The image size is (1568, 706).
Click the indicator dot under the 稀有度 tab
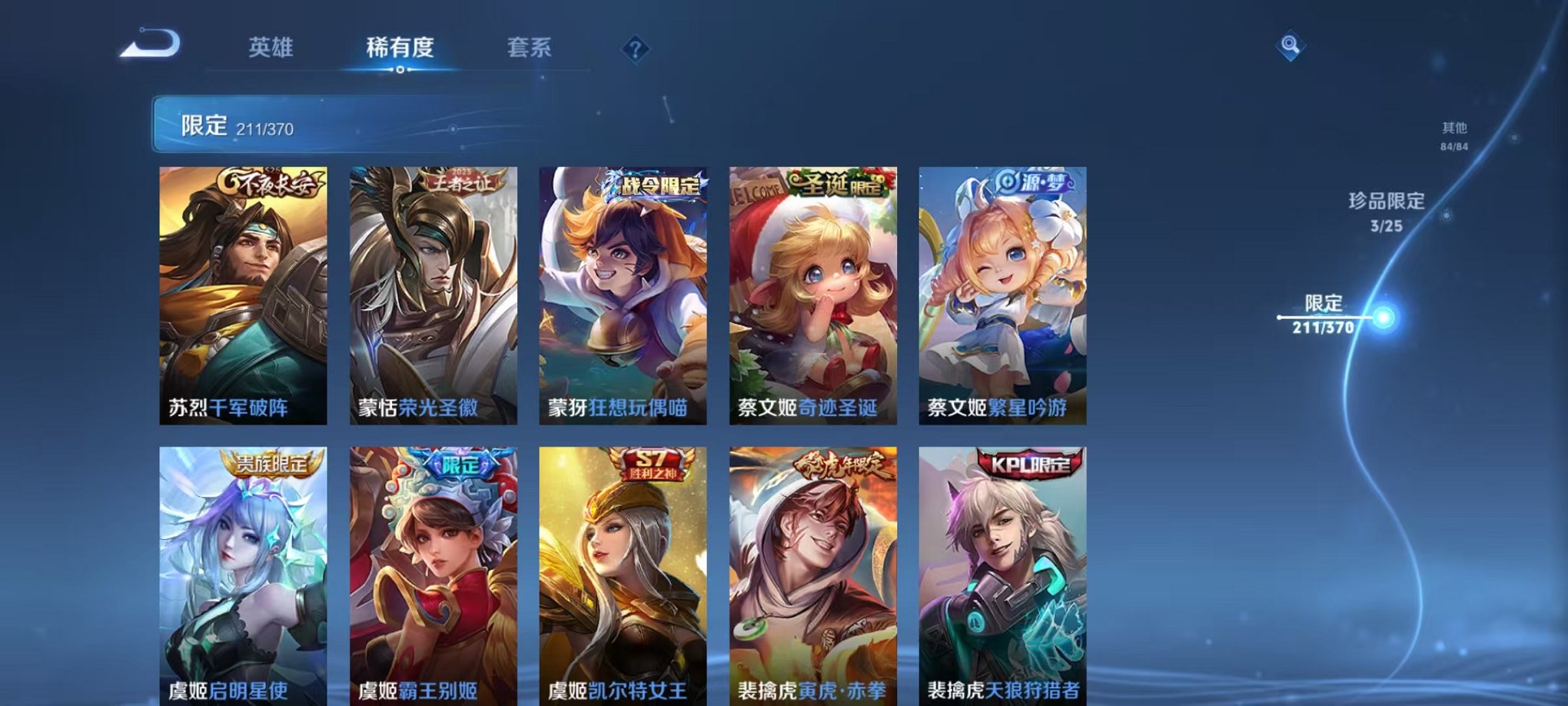coord(400,72)
